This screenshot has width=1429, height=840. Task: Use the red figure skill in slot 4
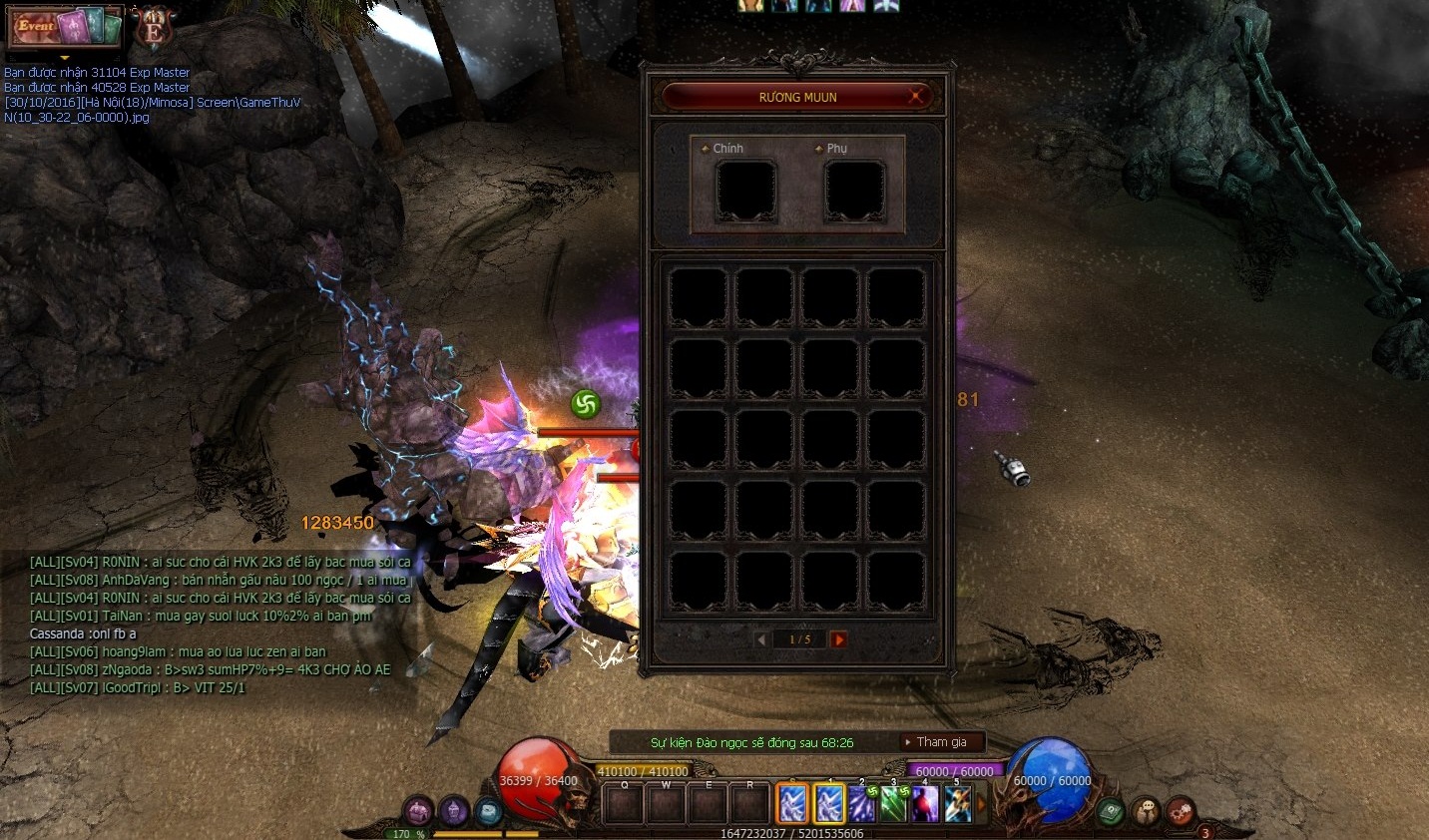pyautogui.click(x=925, y=803)
